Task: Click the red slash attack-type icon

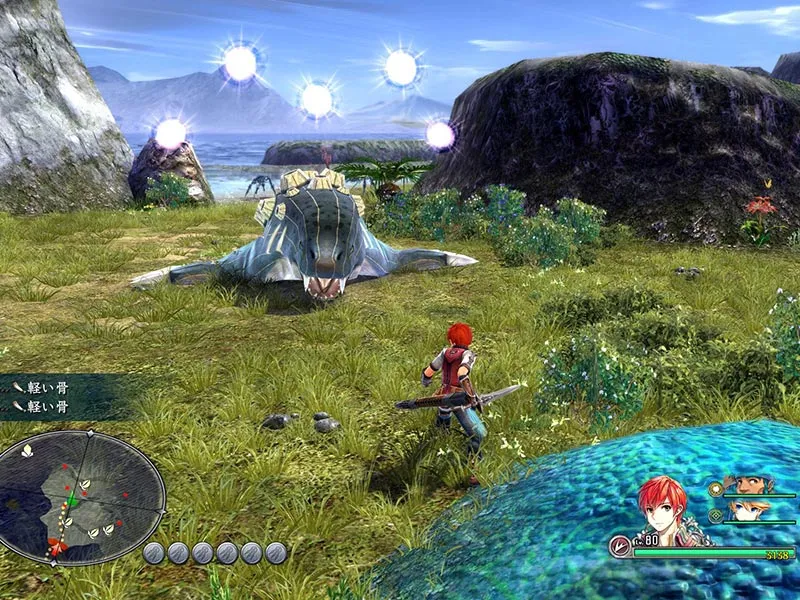Action: pos(620,547)
